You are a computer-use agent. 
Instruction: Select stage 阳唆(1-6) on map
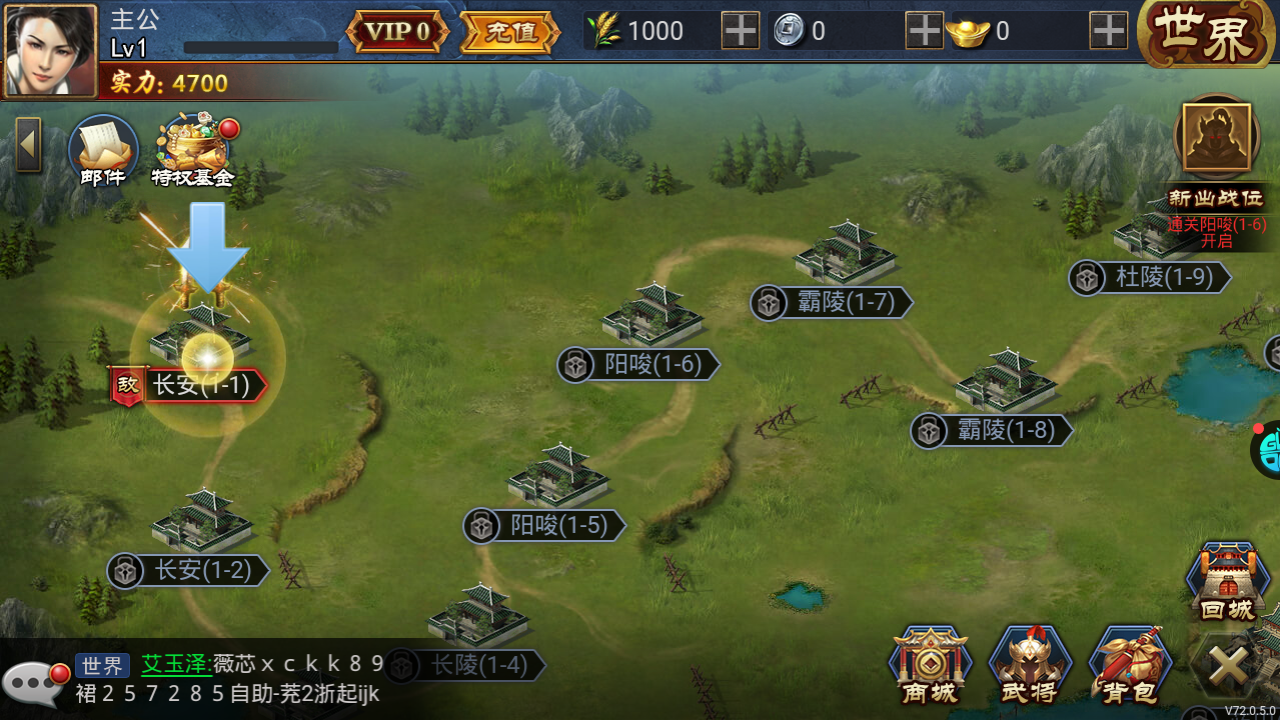[x=640, y=365]
